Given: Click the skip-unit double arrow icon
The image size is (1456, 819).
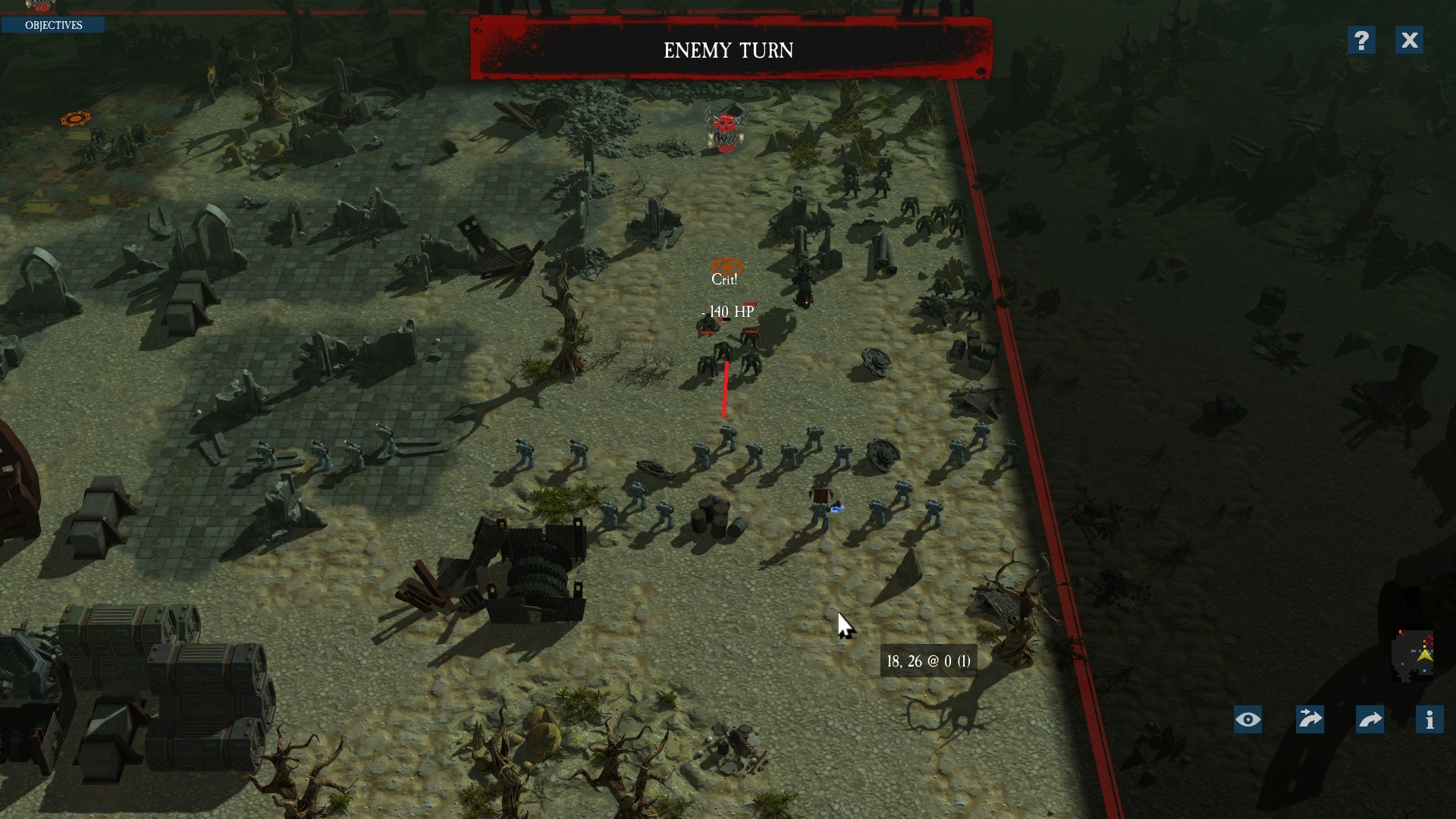Looking at the screenshot, I should (1311, 719).
